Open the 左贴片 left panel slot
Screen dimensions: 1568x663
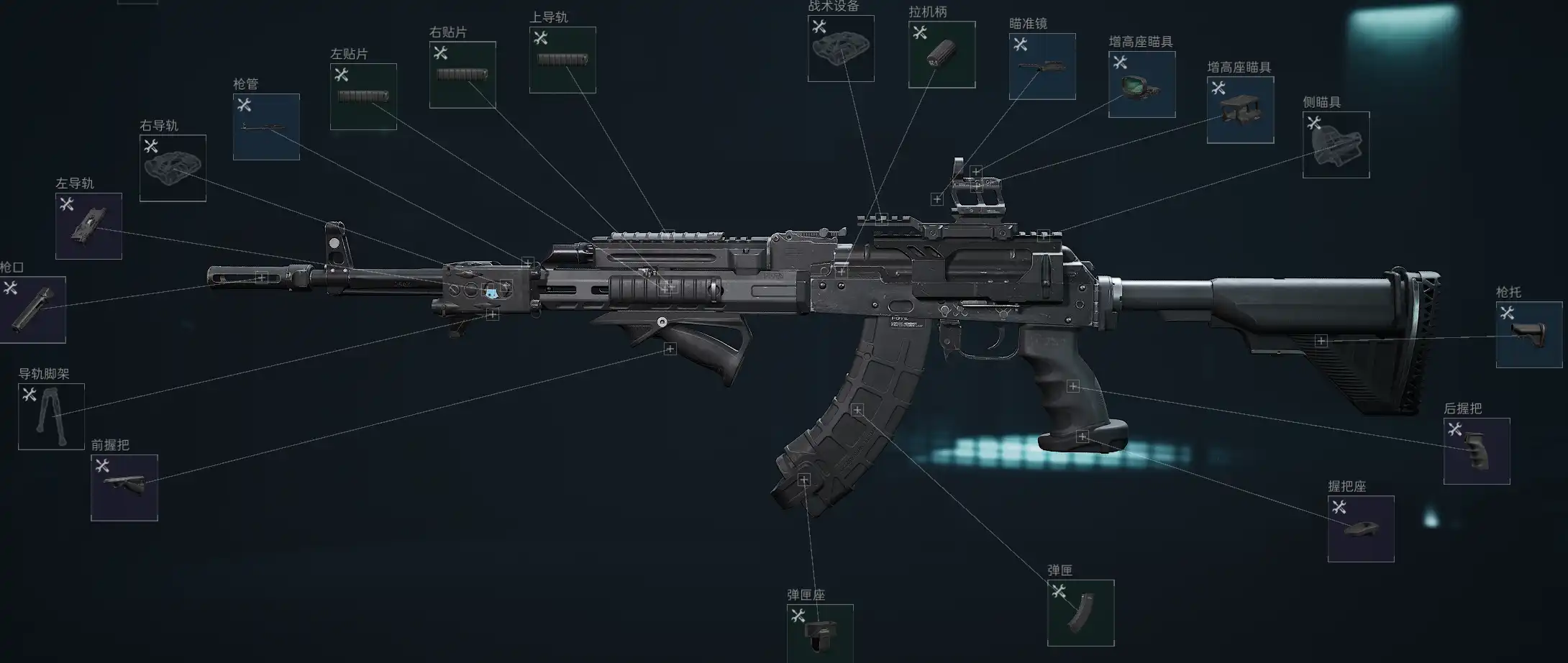(363, 96)
